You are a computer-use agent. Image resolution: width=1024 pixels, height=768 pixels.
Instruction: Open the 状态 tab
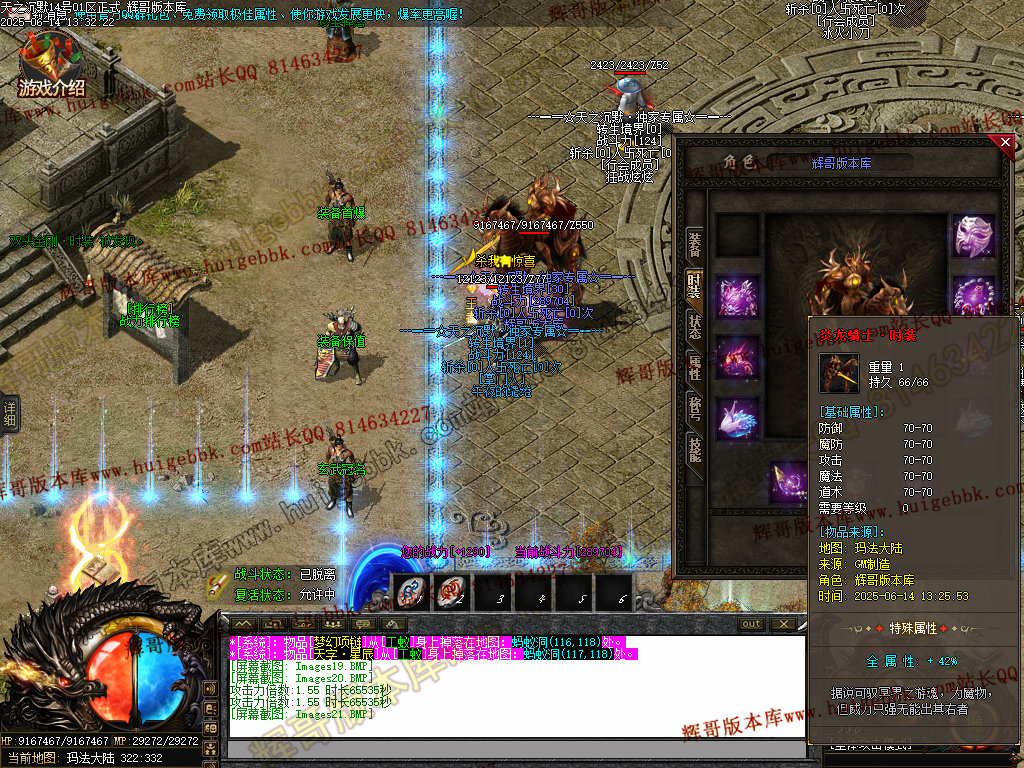click(694, 326)
